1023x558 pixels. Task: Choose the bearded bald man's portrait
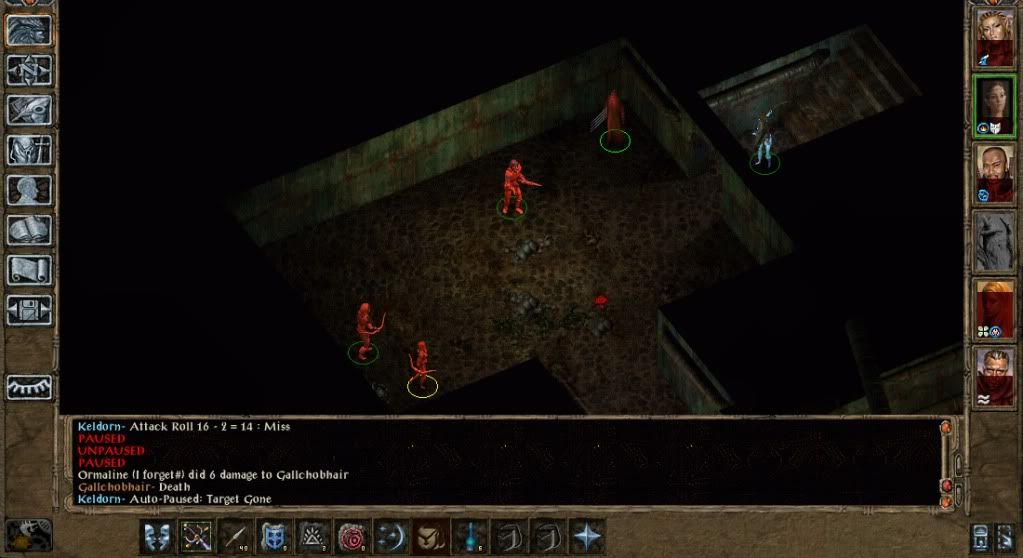pyautogui.click(x=995, y=174)
